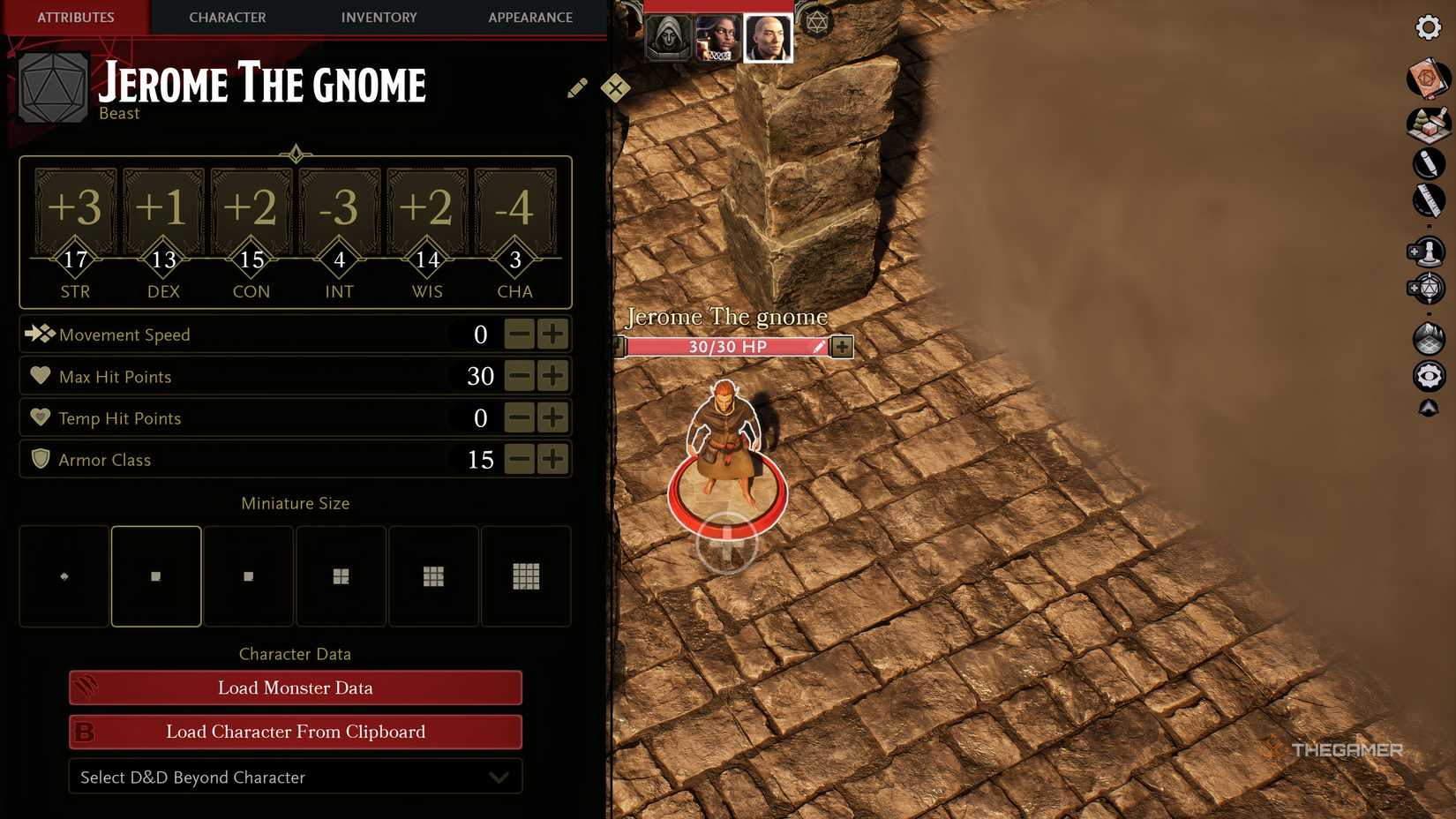Open the map environment icon on right sidebar

pos(1428,336)
